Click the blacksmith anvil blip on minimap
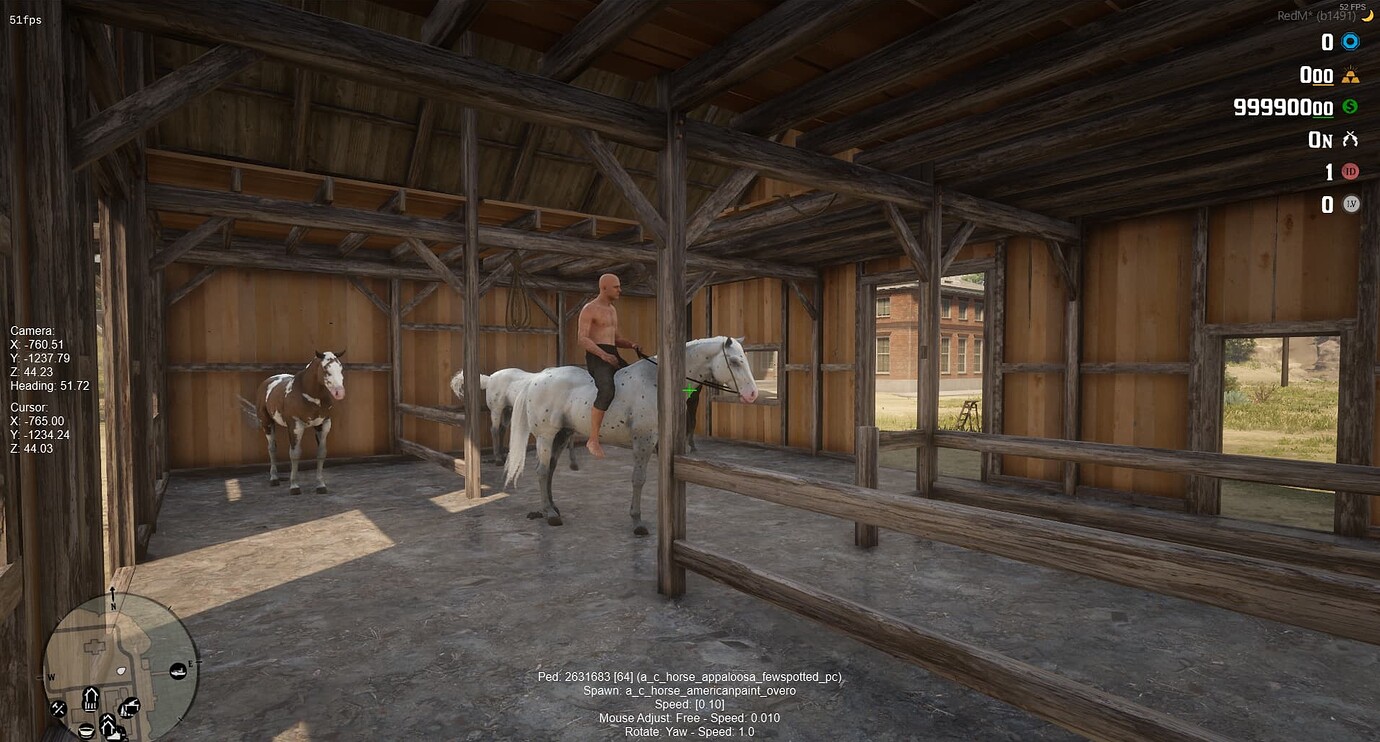Image resolution: width=1380 pixels, height=742 pixels. [132, 707]
